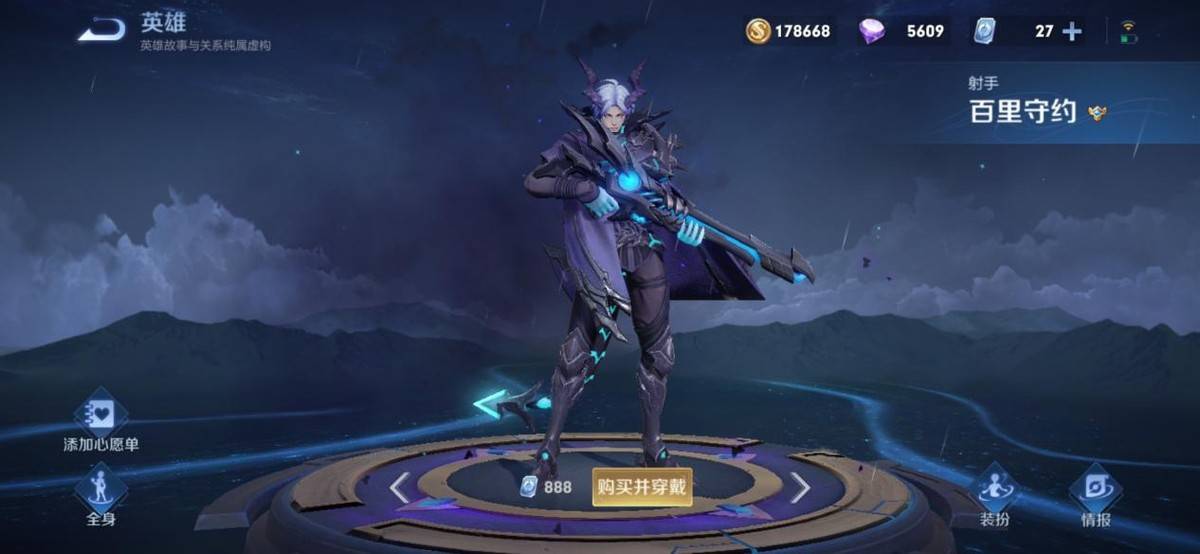Add more skin vouchers with plus button
1200x554 pixels.
click(x=1072, y=31)
